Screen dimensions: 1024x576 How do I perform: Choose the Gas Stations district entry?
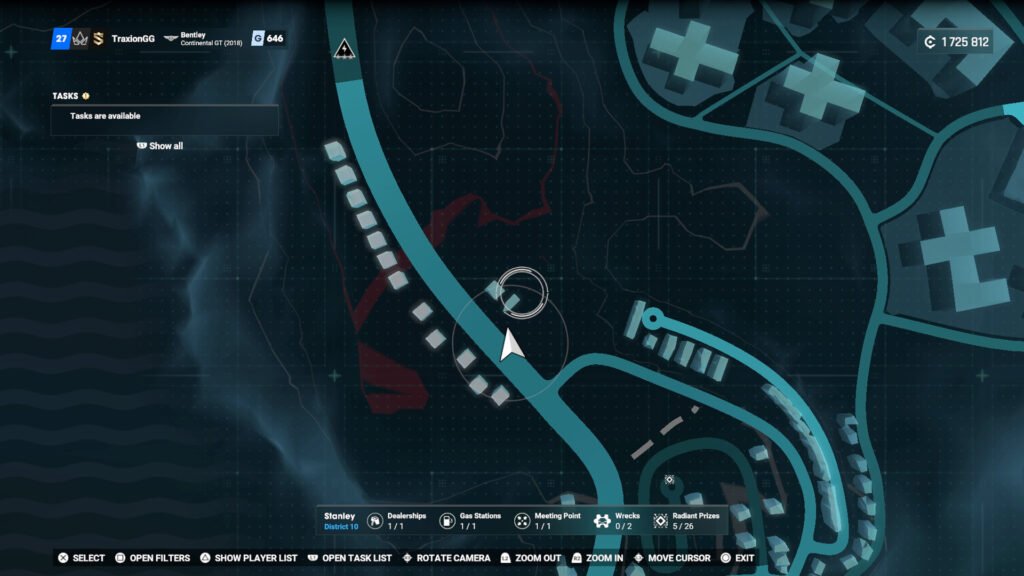(471, 521)
